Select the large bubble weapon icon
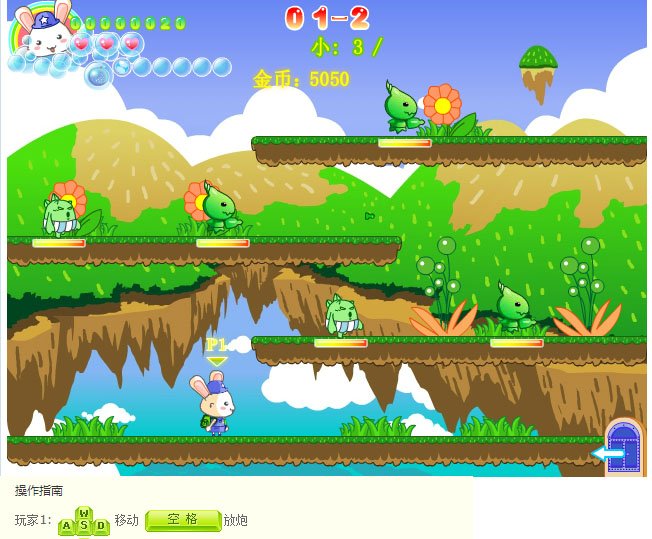 pyautogui.click(x=98, y=75)
